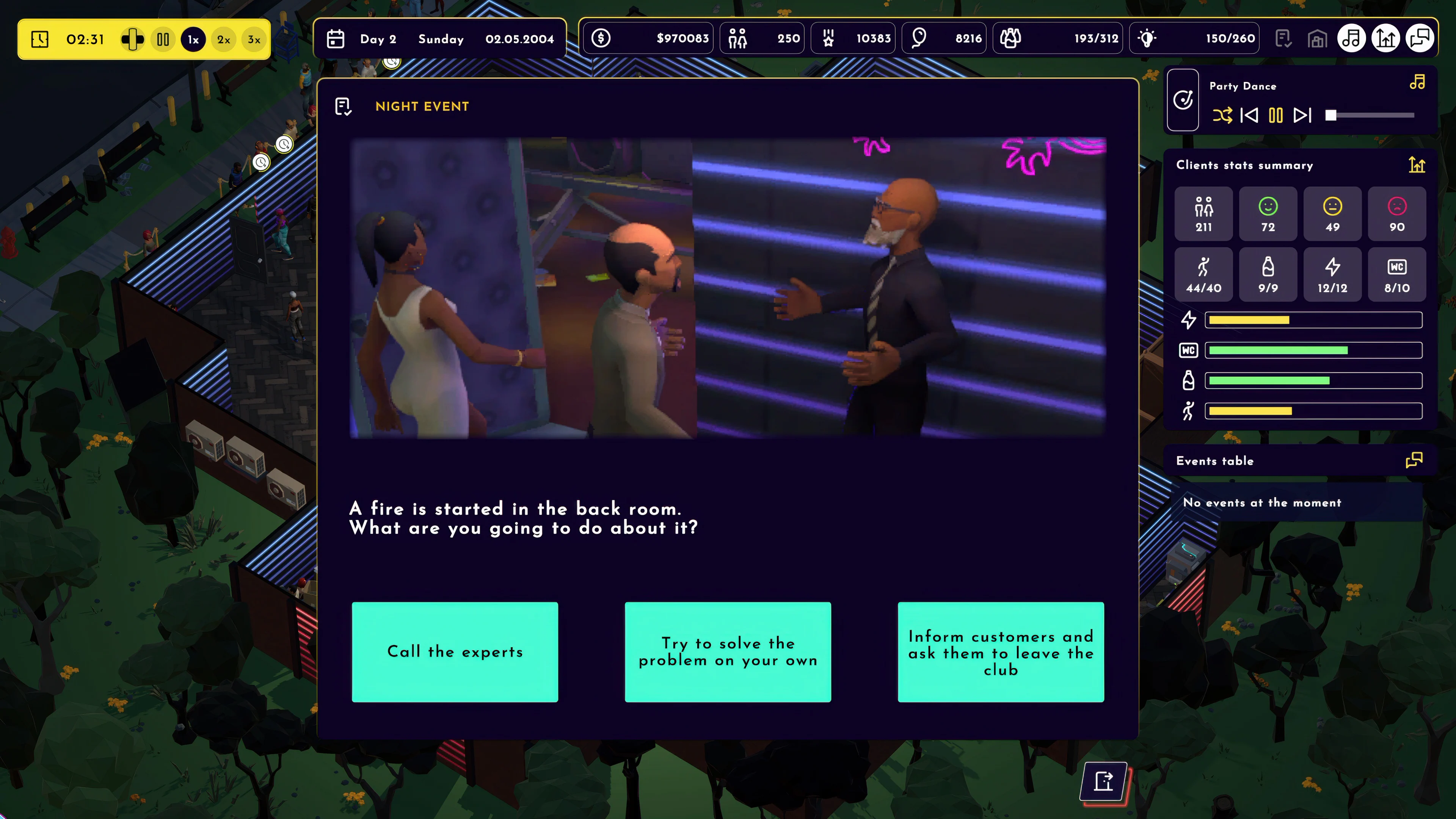Click the club building icon at top right
Viewport: 1456px width, 819px height.
(x=1318, y=38)
